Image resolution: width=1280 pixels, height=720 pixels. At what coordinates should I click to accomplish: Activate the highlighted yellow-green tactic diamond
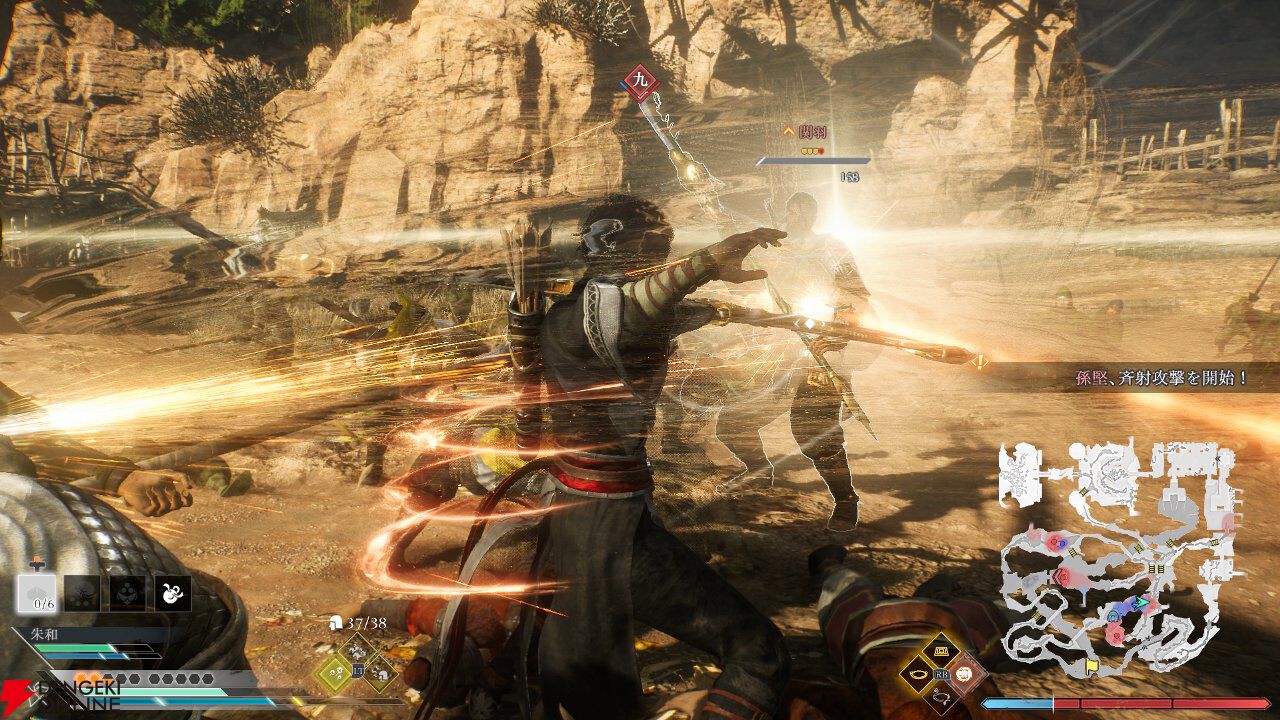click(333, 674)
